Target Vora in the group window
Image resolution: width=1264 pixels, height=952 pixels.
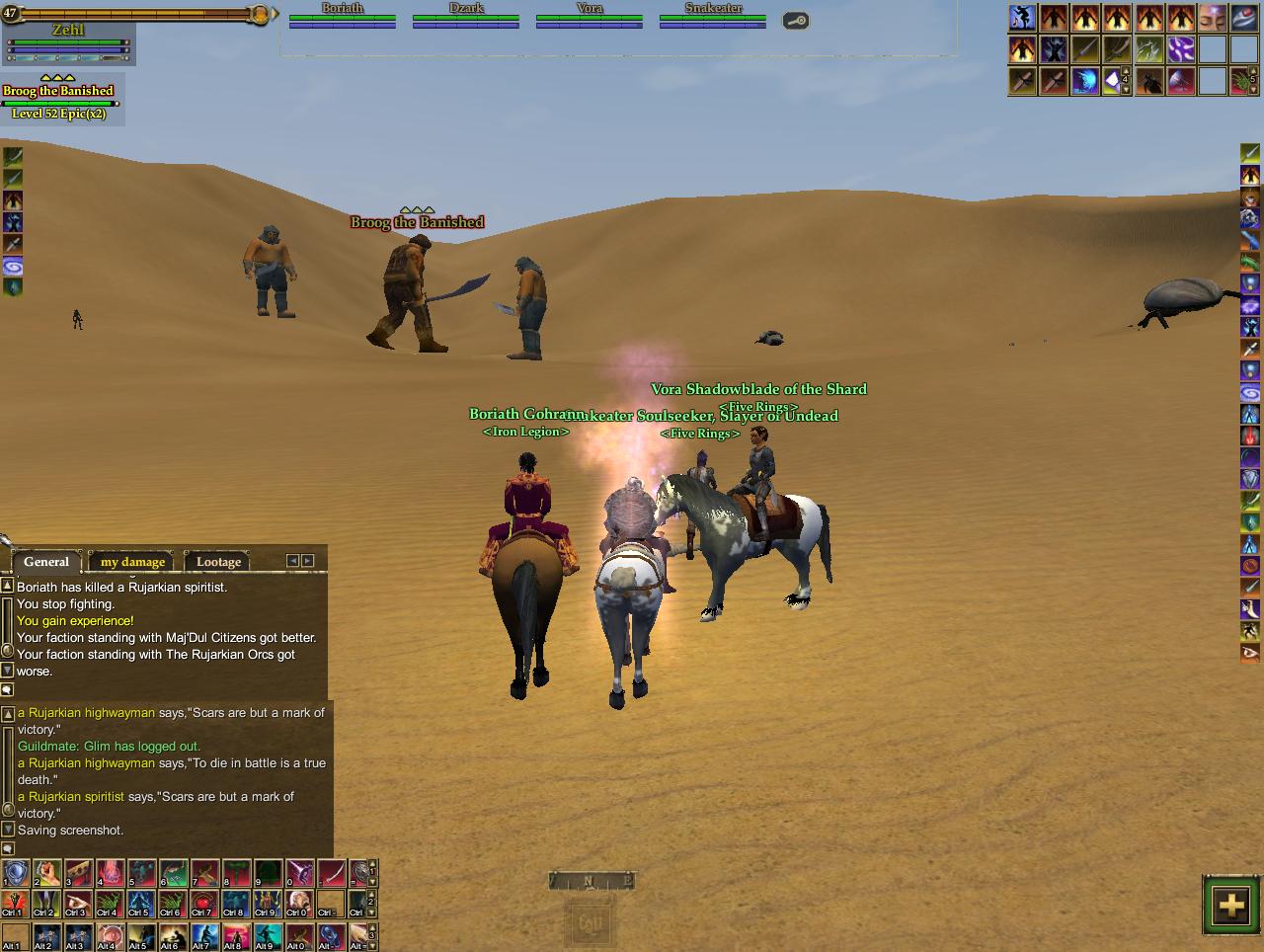pyautogui.click(x=590, y=15)
